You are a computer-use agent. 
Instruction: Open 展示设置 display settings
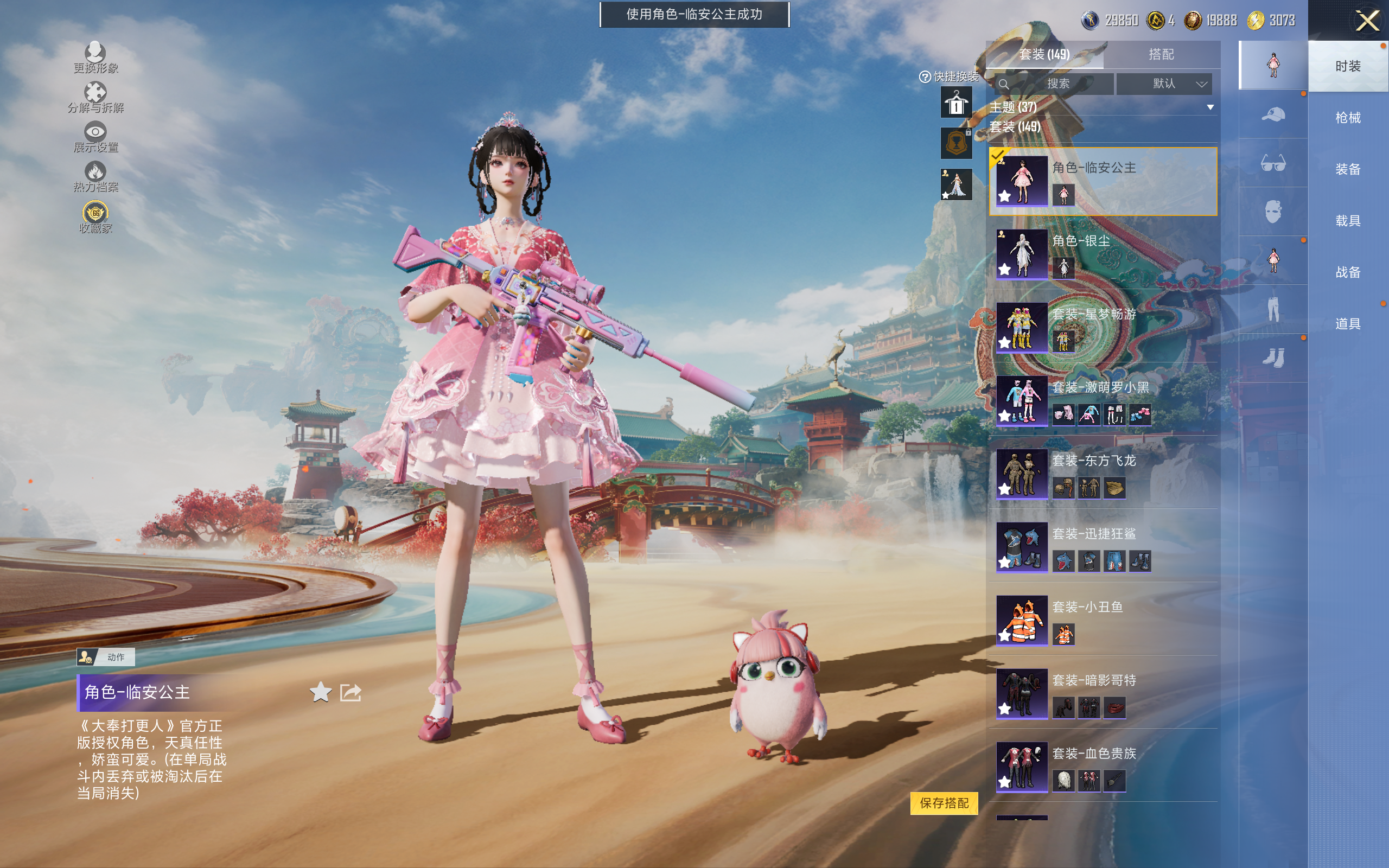point(95,137)
